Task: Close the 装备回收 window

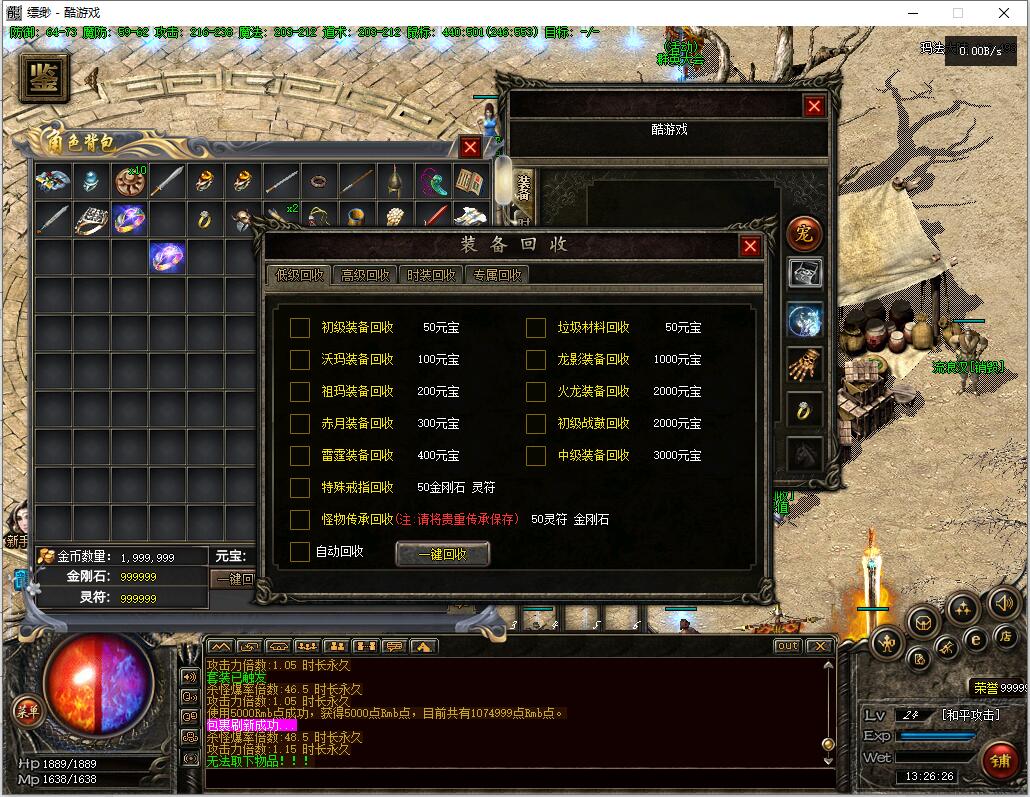Action: pyautogui.click(x=750, y=246)
